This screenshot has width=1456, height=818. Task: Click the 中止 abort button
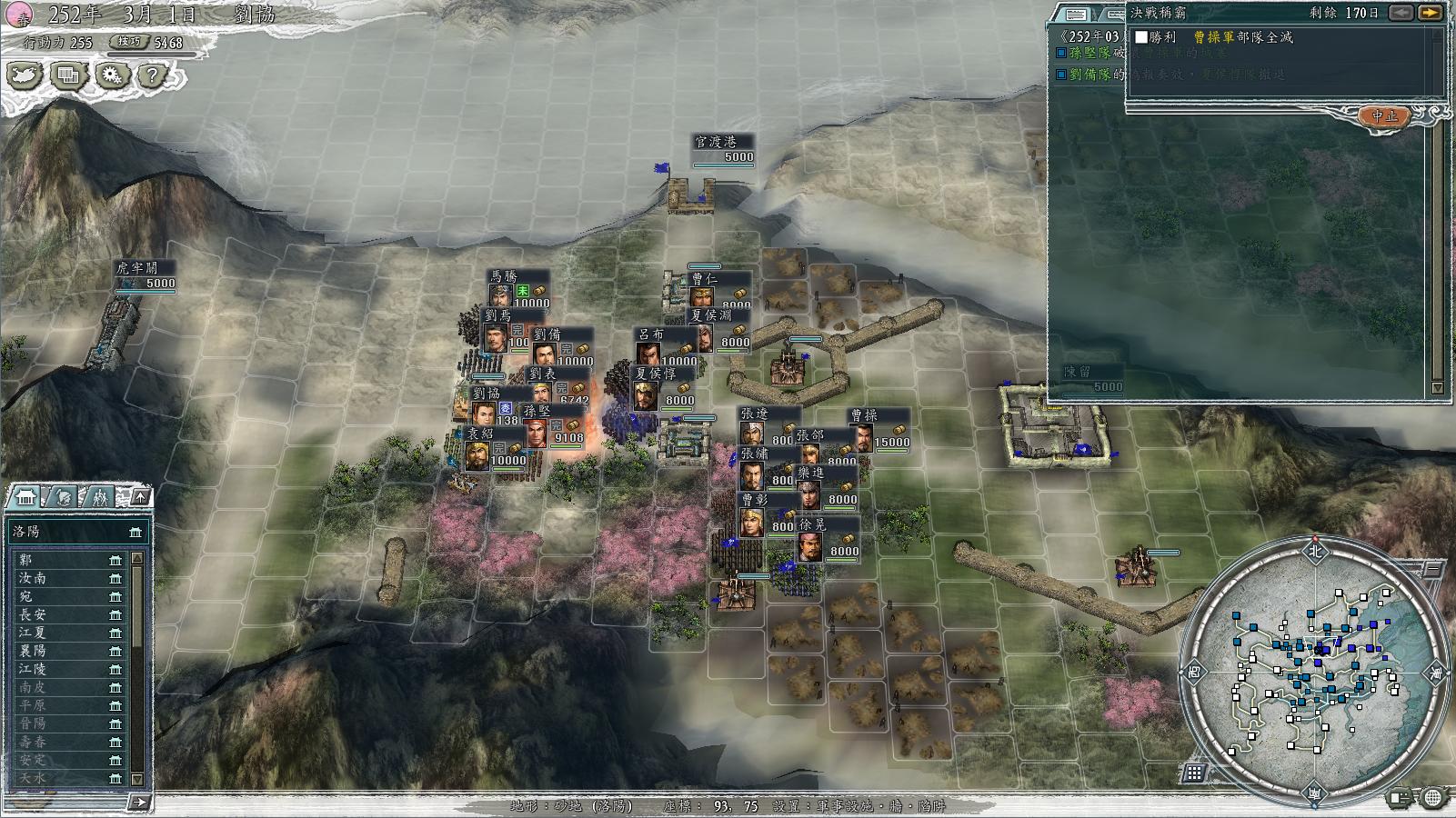point(1384,116)
